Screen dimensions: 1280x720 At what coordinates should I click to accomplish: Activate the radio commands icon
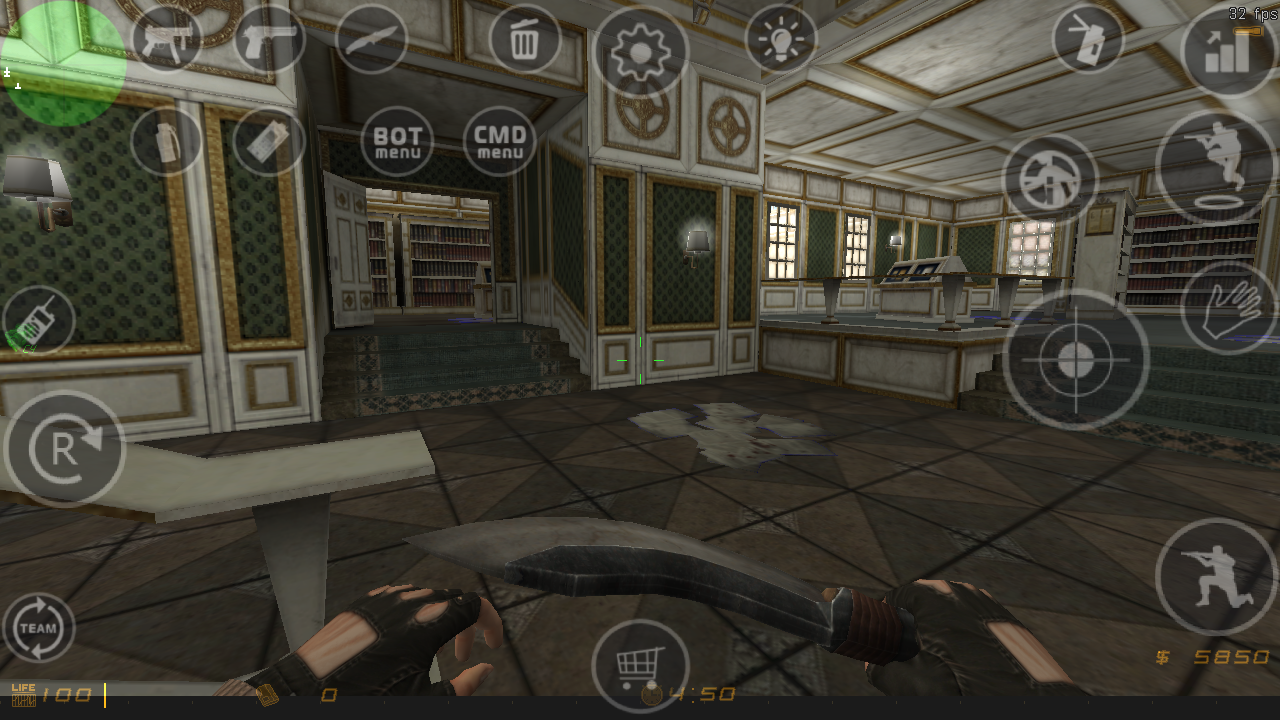(x=38, y=318)
